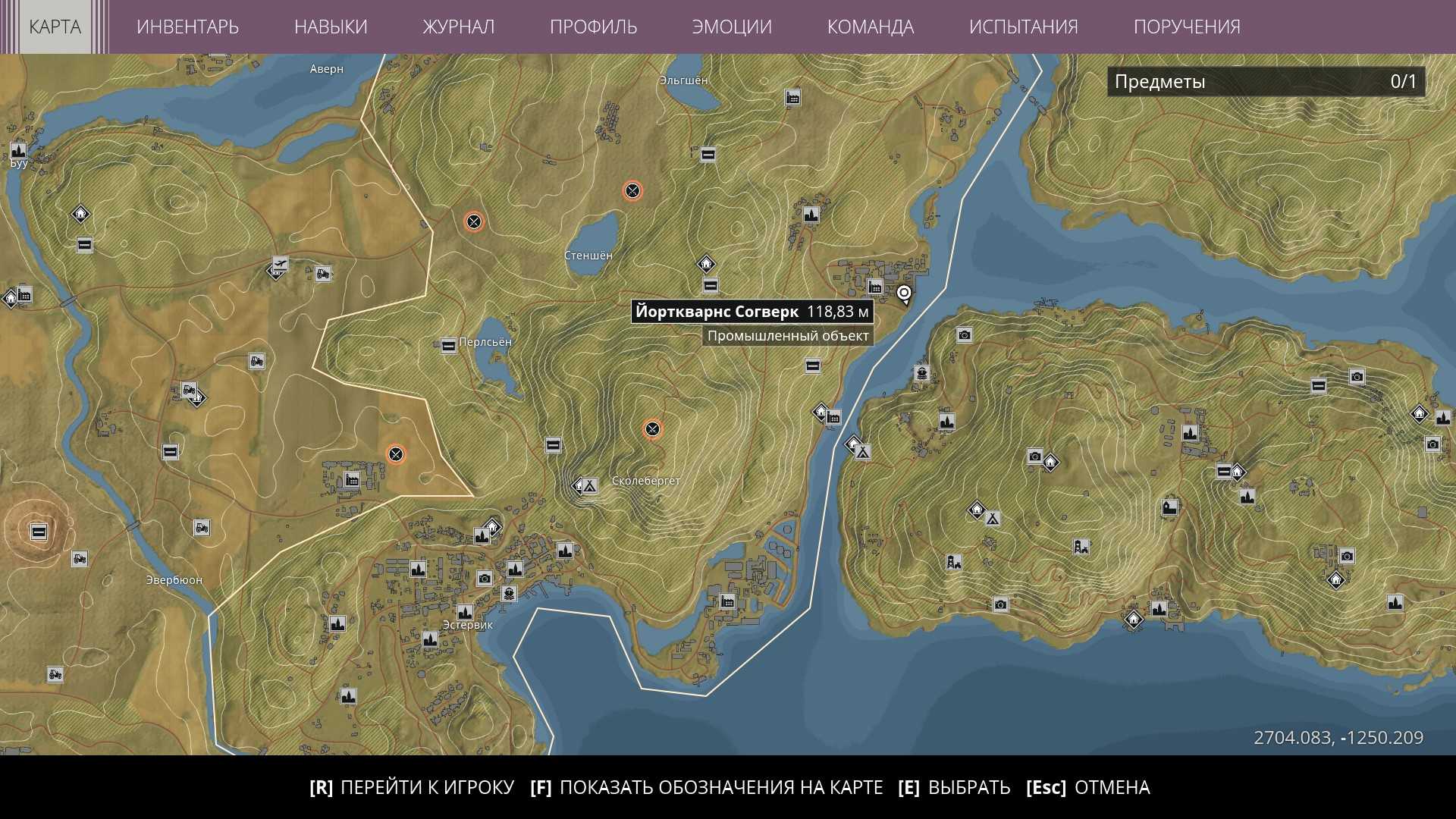Switch to the Инвентарь tab
Screen dimensions: 1456x819
click(187, 27)
